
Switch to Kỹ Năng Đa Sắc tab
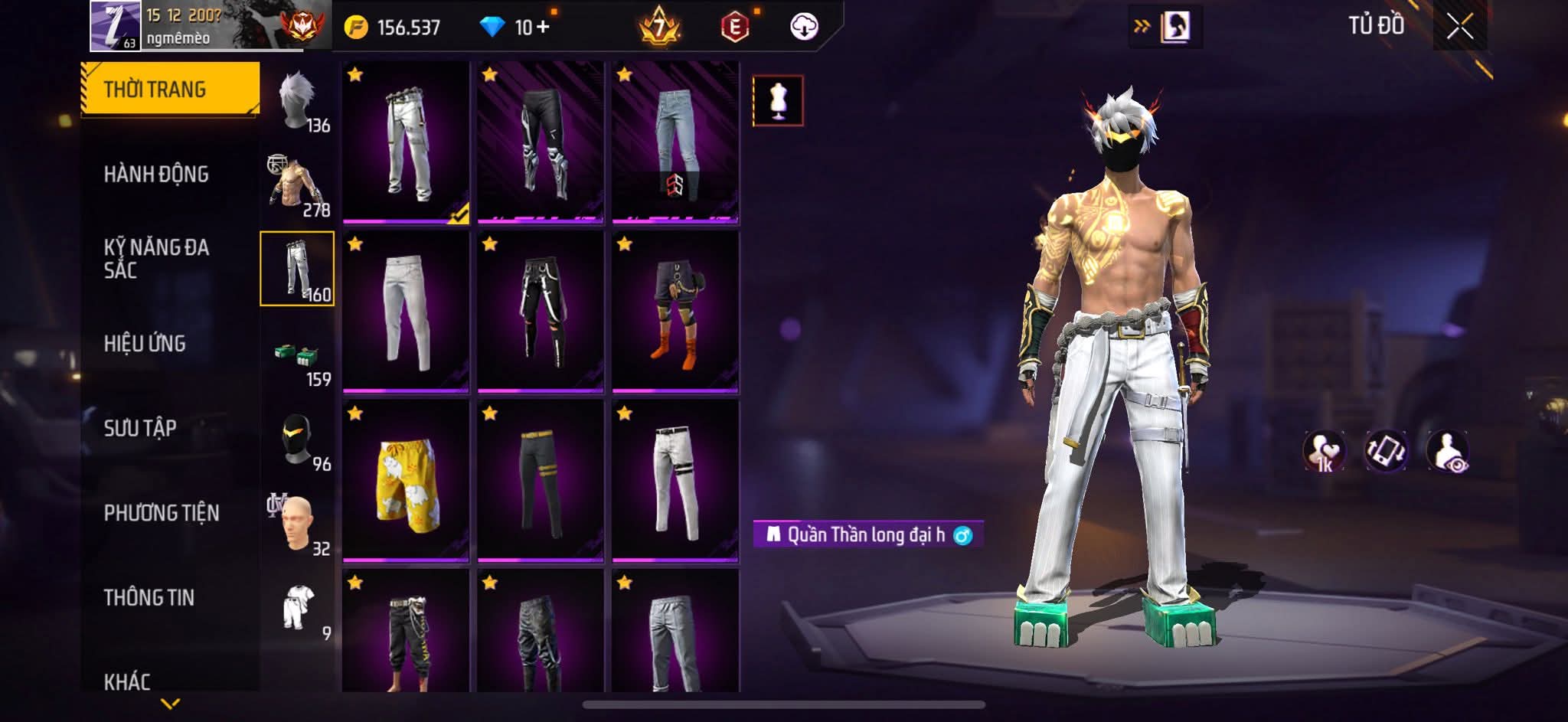tap(156, 258)
